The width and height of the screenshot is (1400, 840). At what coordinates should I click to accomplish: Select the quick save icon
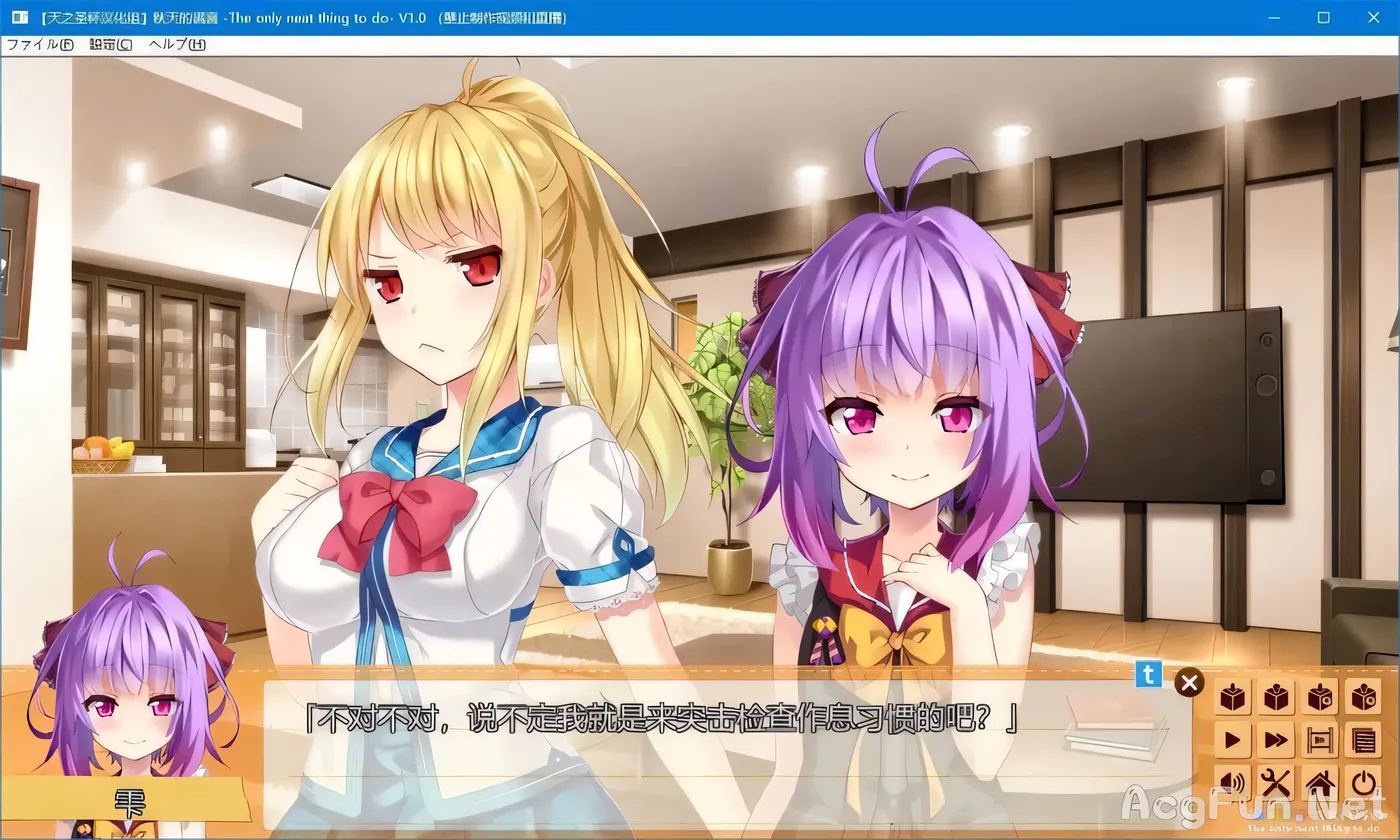pyautogui.click(x=1321, y=698)
